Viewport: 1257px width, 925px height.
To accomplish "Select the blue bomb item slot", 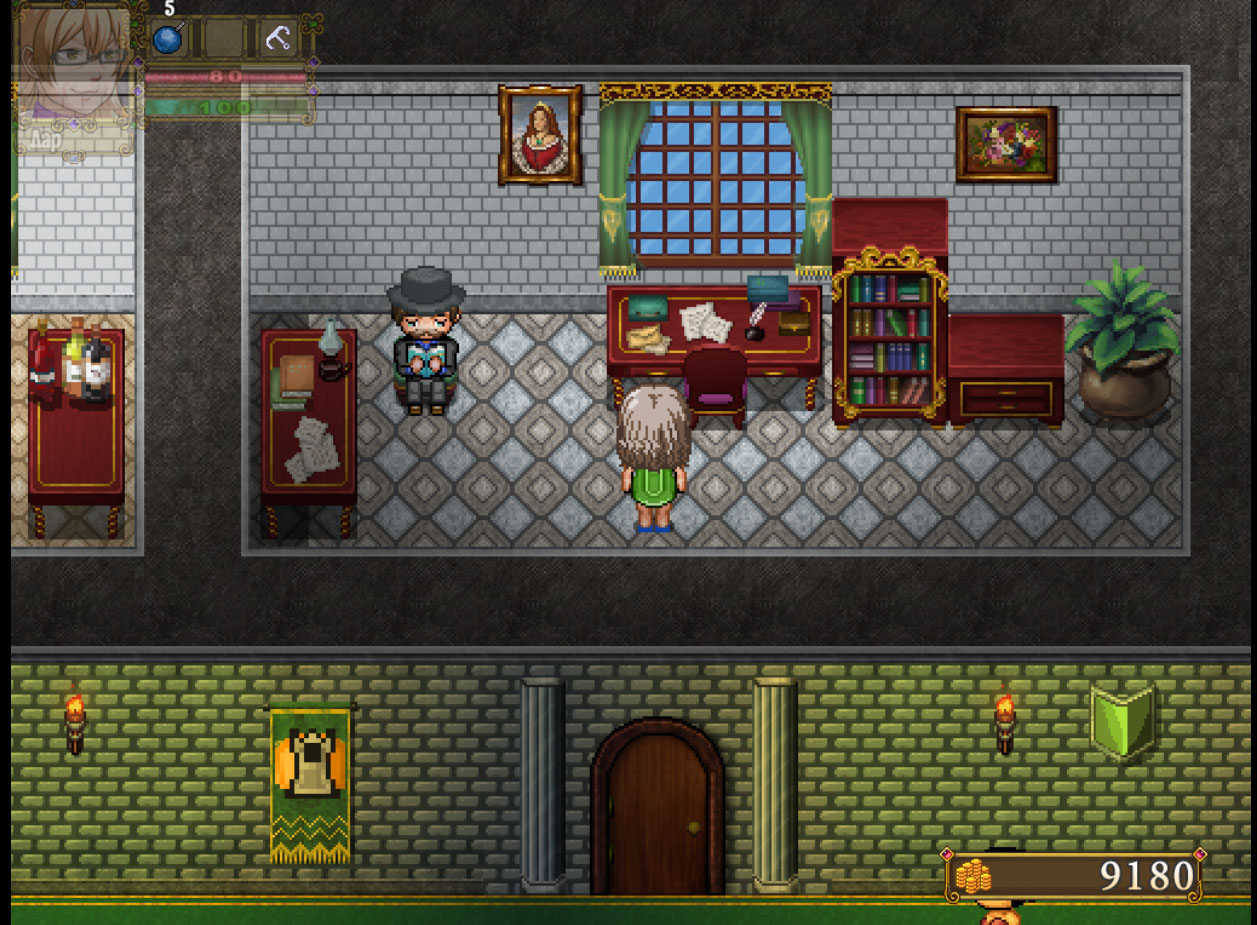I will [x=169, y=39].
